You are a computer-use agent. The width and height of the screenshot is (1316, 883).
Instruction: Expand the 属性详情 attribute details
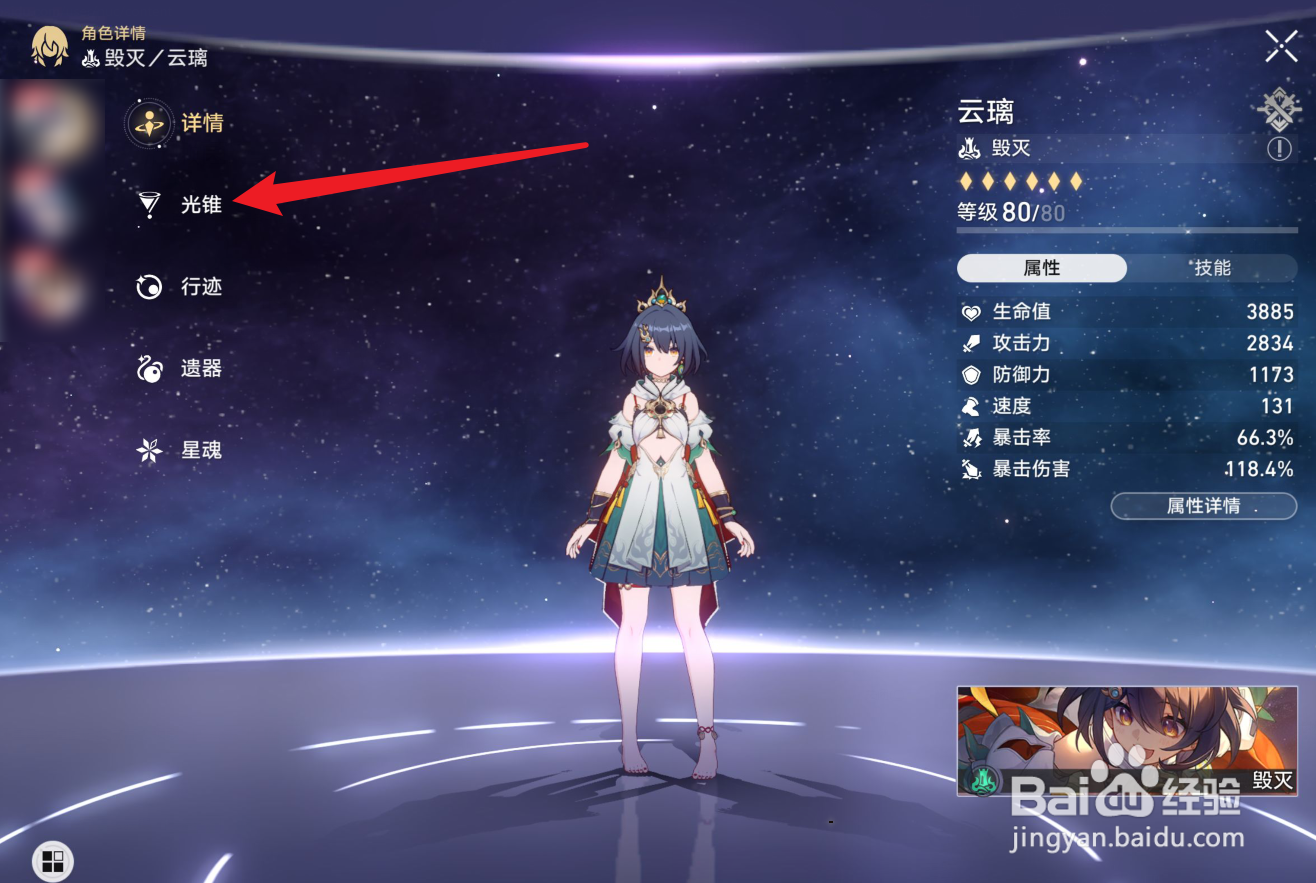click(1203, 506)
